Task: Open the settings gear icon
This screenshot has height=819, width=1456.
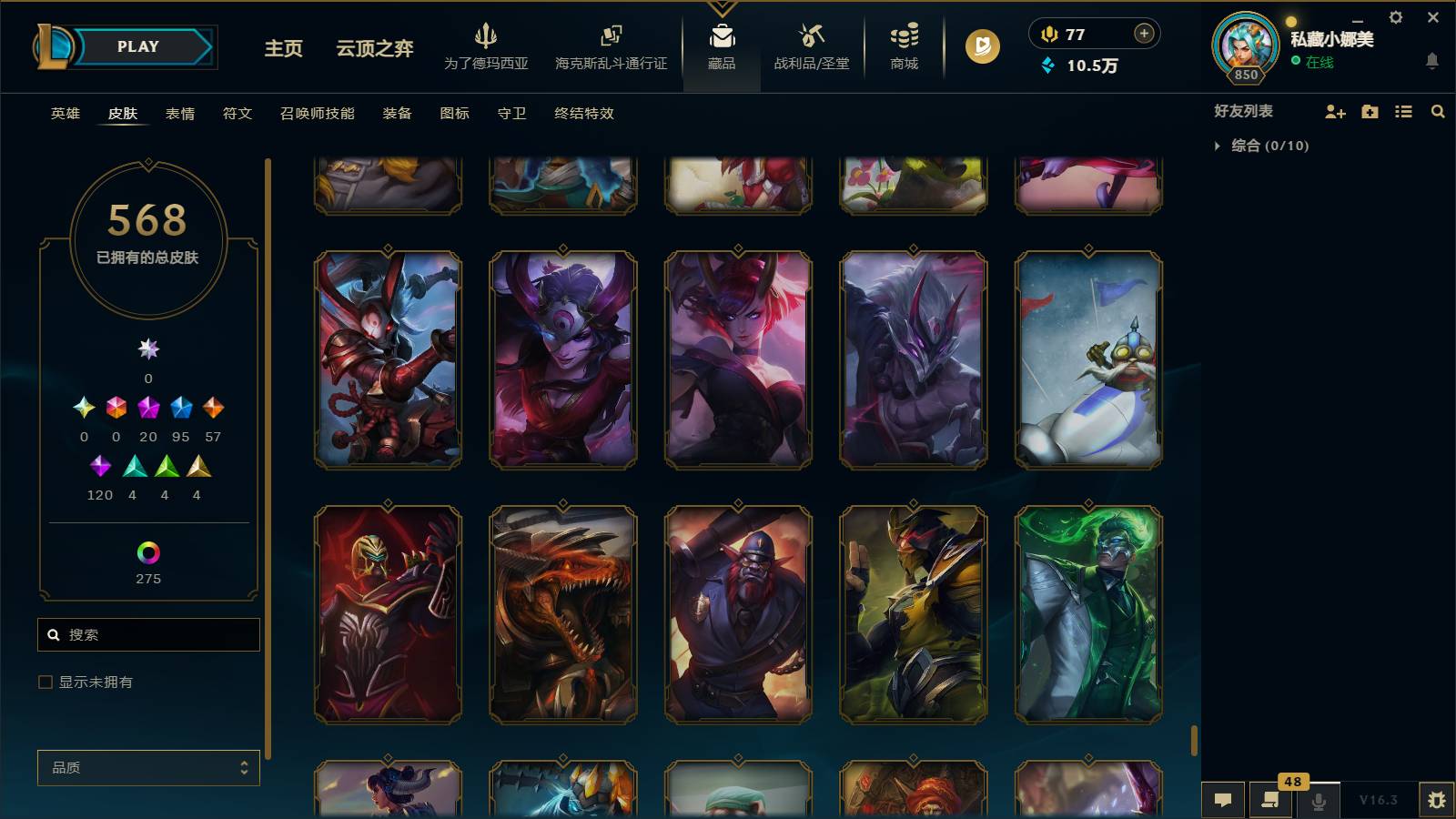Action: click(1395, 16)
